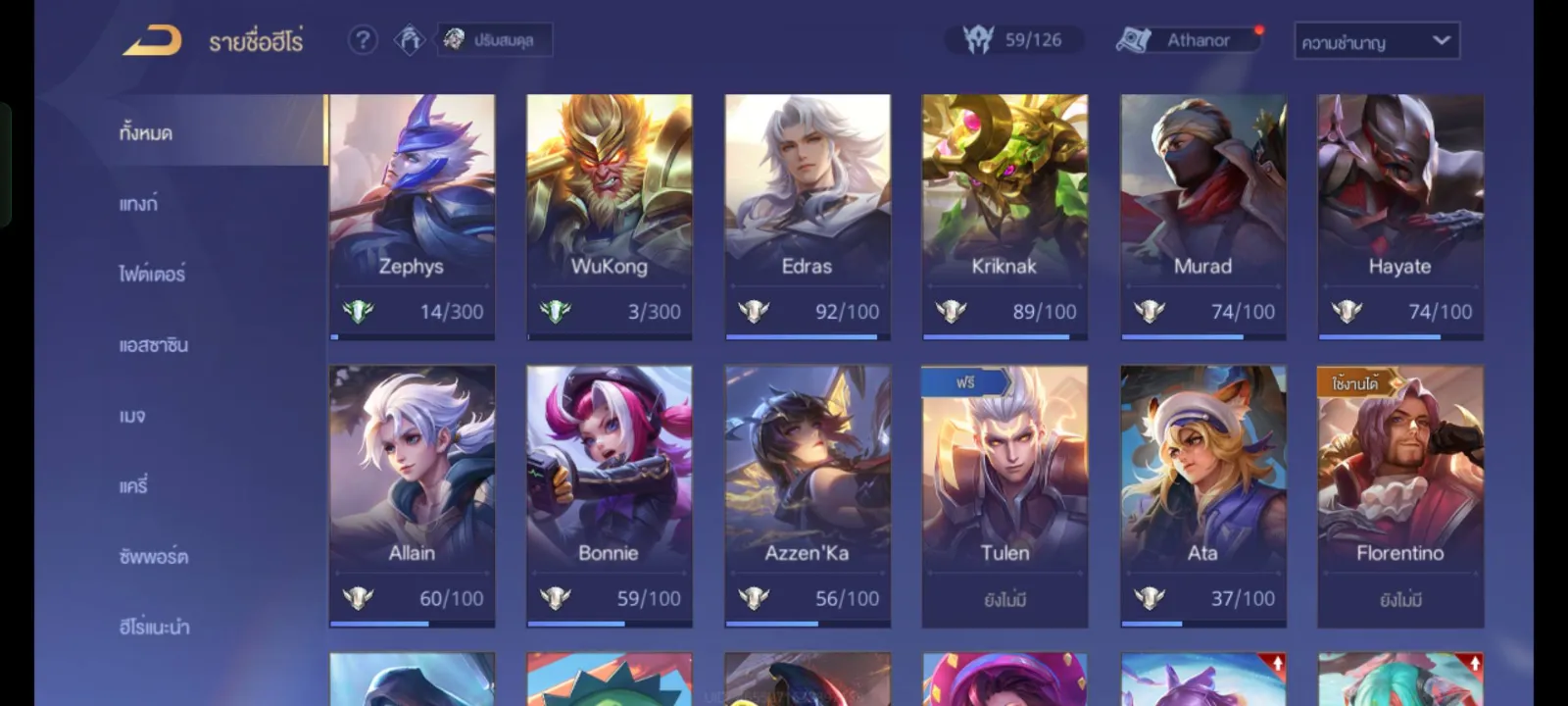The width and height of the screenshot is (1568, 706).
Task: Select the Florentino hero card
Action: [x=1399, y=495]
